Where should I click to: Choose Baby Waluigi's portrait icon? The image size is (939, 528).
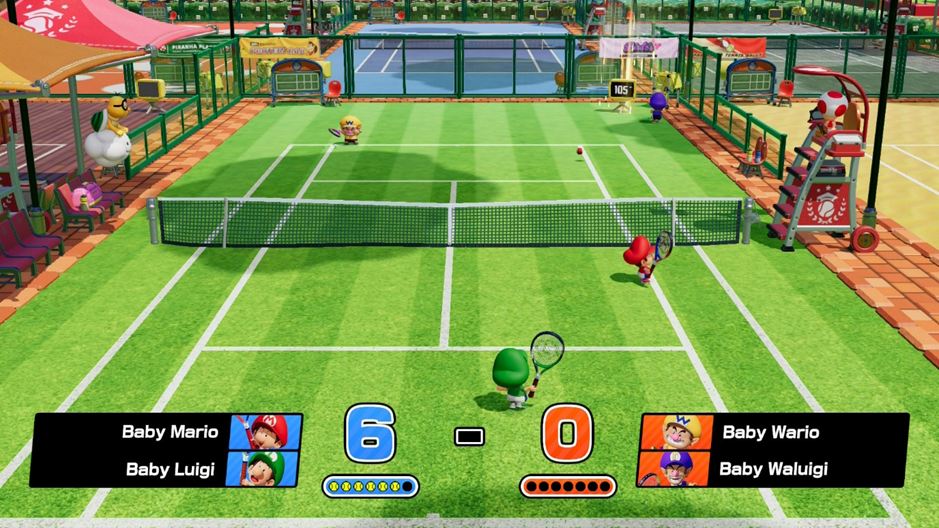pos(674,468)
